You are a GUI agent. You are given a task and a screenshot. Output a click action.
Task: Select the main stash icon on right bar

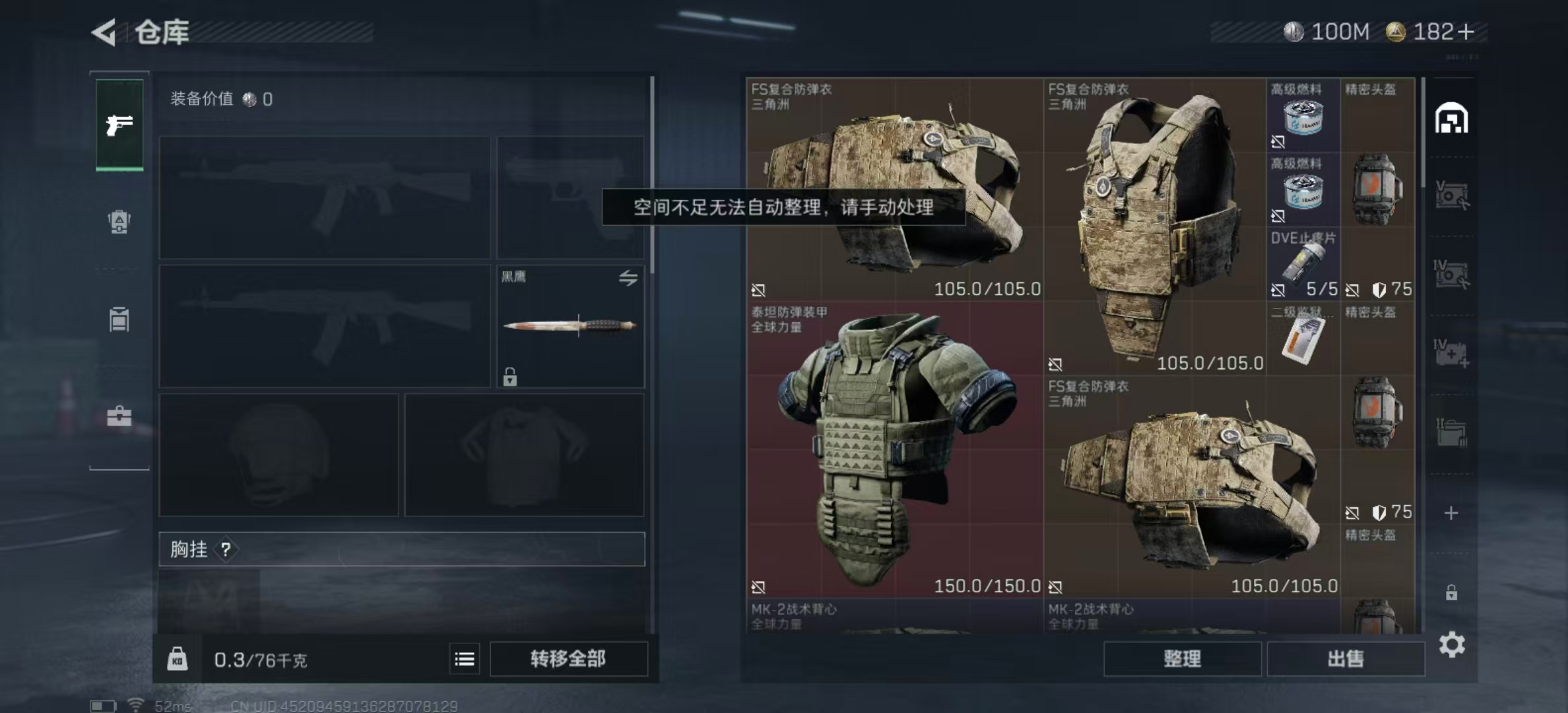1451,119
